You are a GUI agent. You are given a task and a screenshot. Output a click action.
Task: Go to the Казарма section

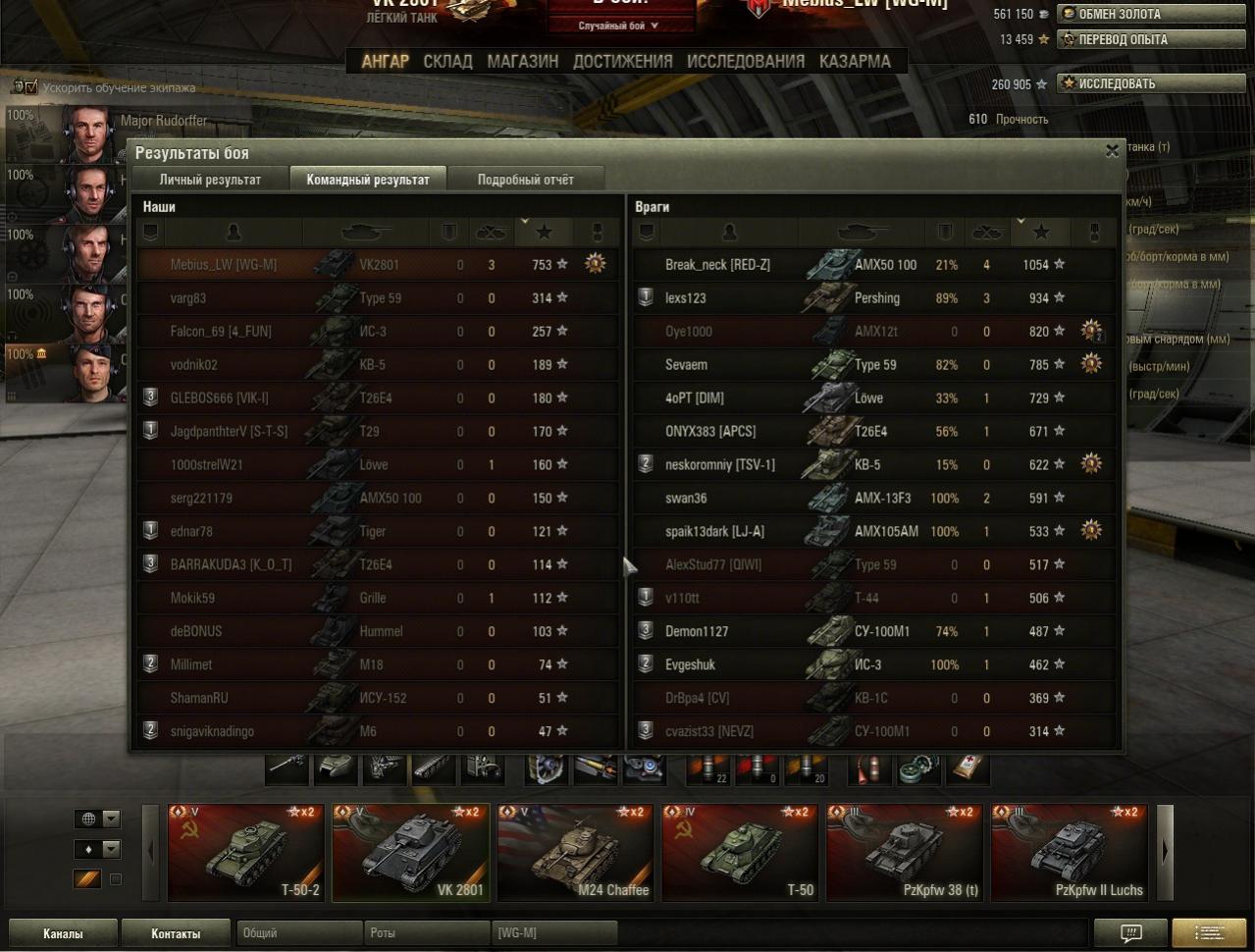click(855, 61)
